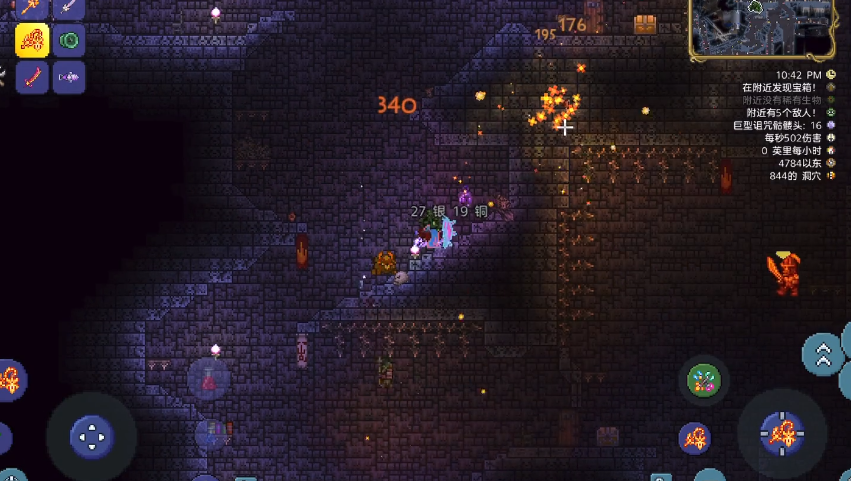Activate the quick buff potions button
This screenshot has width=851, height=481.
212,434
